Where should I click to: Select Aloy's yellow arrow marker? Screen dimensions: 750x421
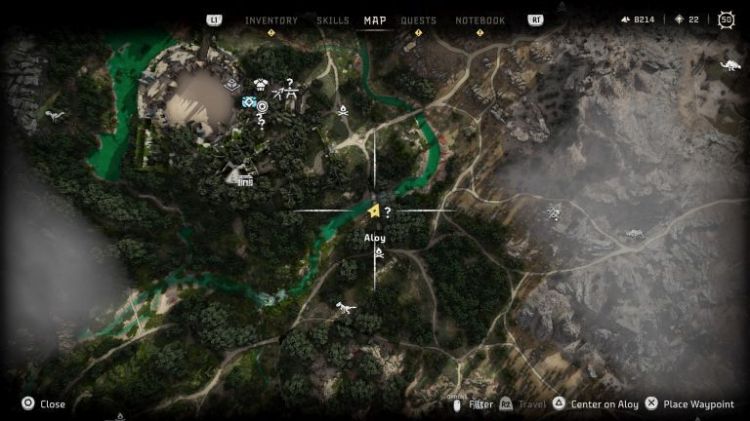click(x=372, y=212)
